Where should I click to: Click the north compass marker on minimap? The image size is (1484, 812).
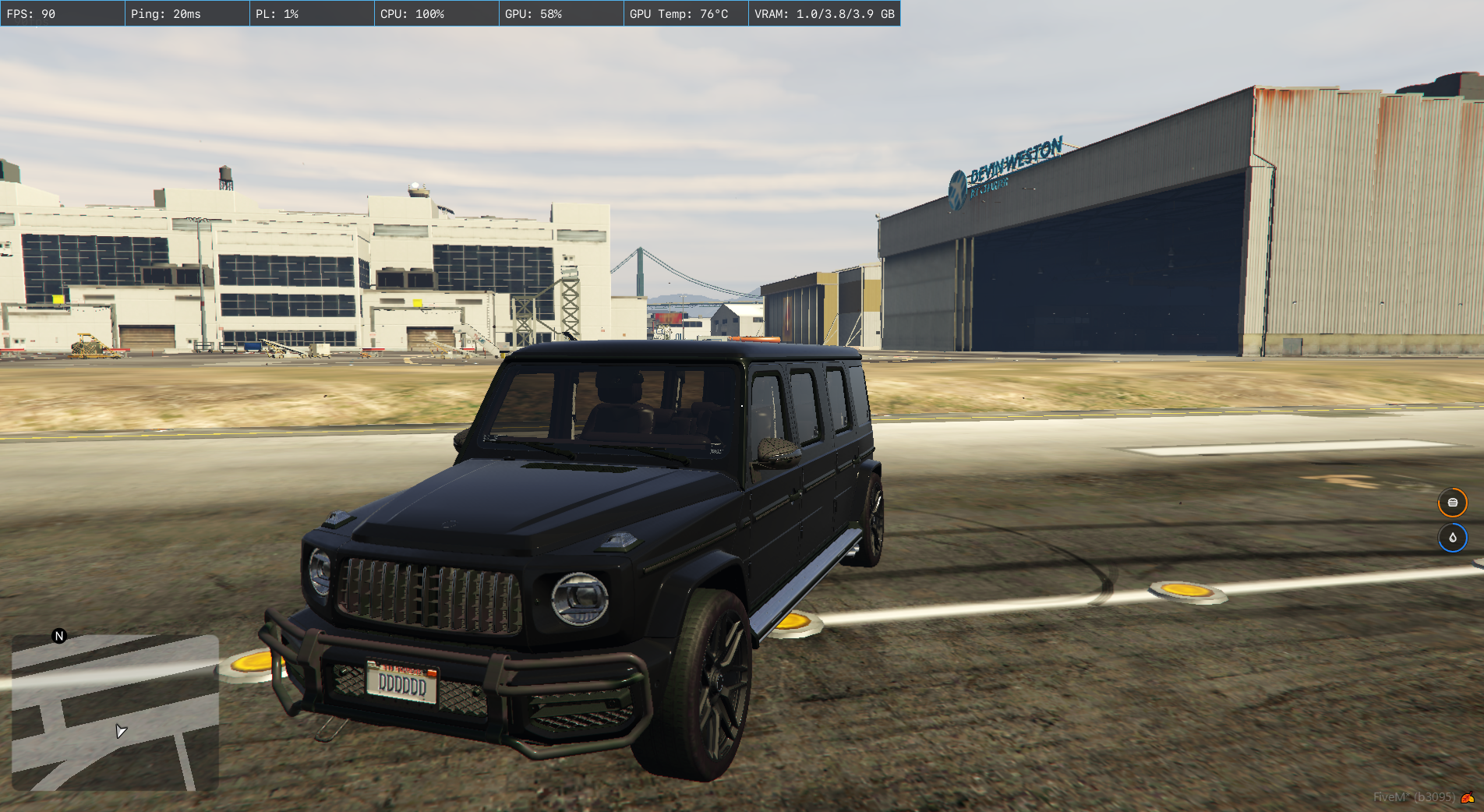click(x=59, y=636)
